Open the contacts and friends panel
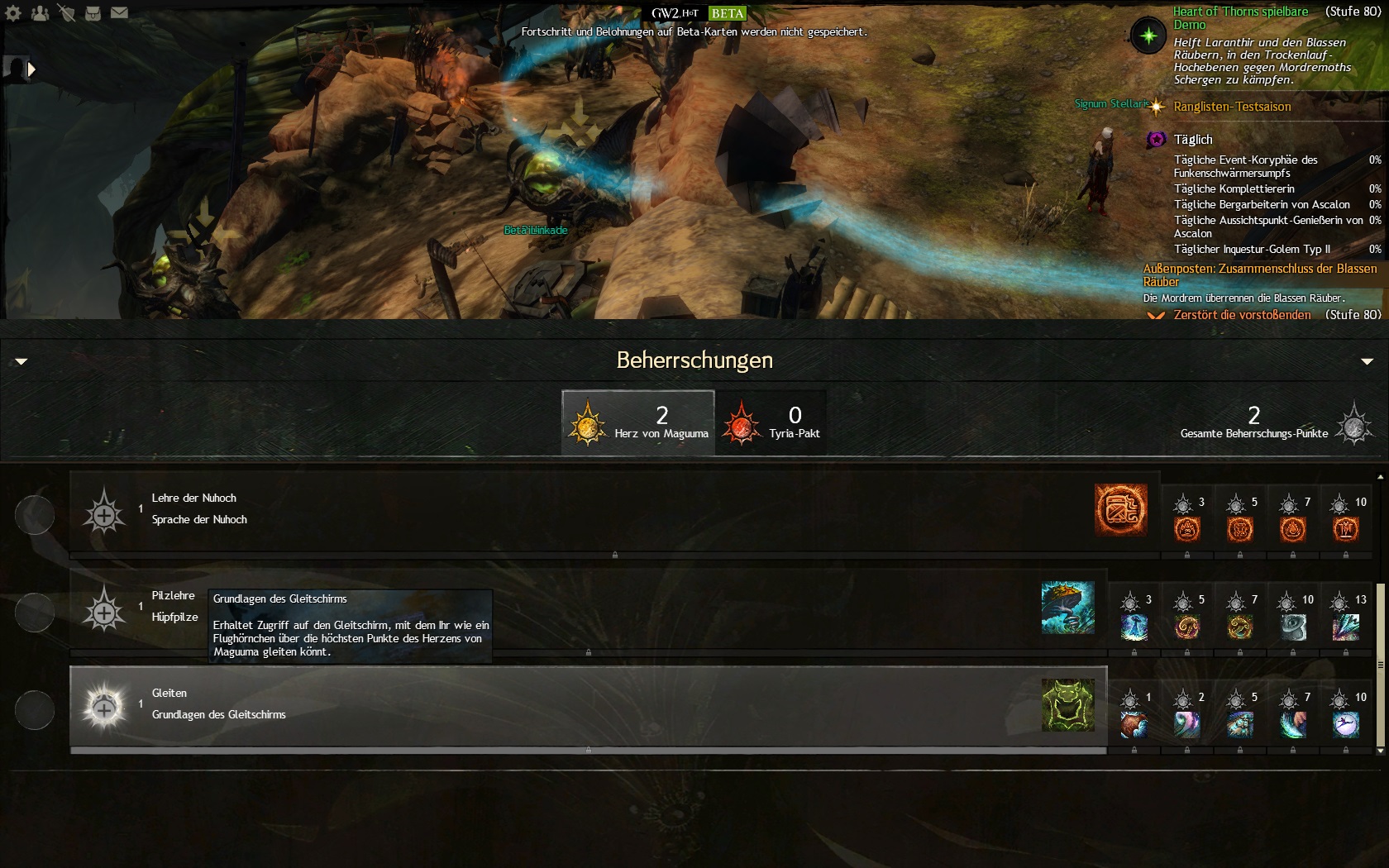Screen dimensions: 1389x868 (x=40, y=13)
